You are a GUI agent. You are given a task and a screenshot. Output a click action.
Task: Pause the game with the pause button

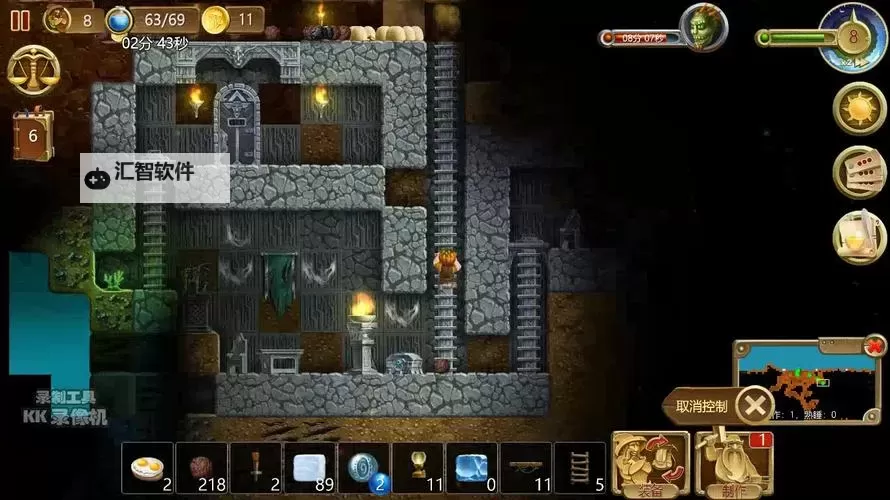(19, 20)
